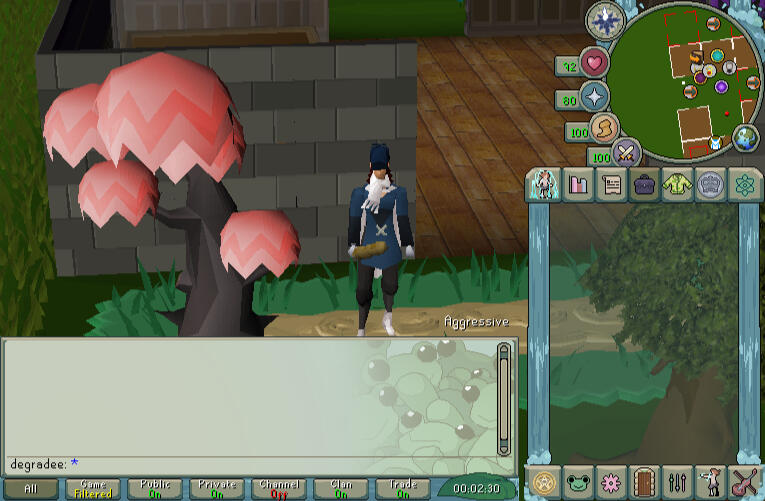Select the All chat filter button

[30, 489]
